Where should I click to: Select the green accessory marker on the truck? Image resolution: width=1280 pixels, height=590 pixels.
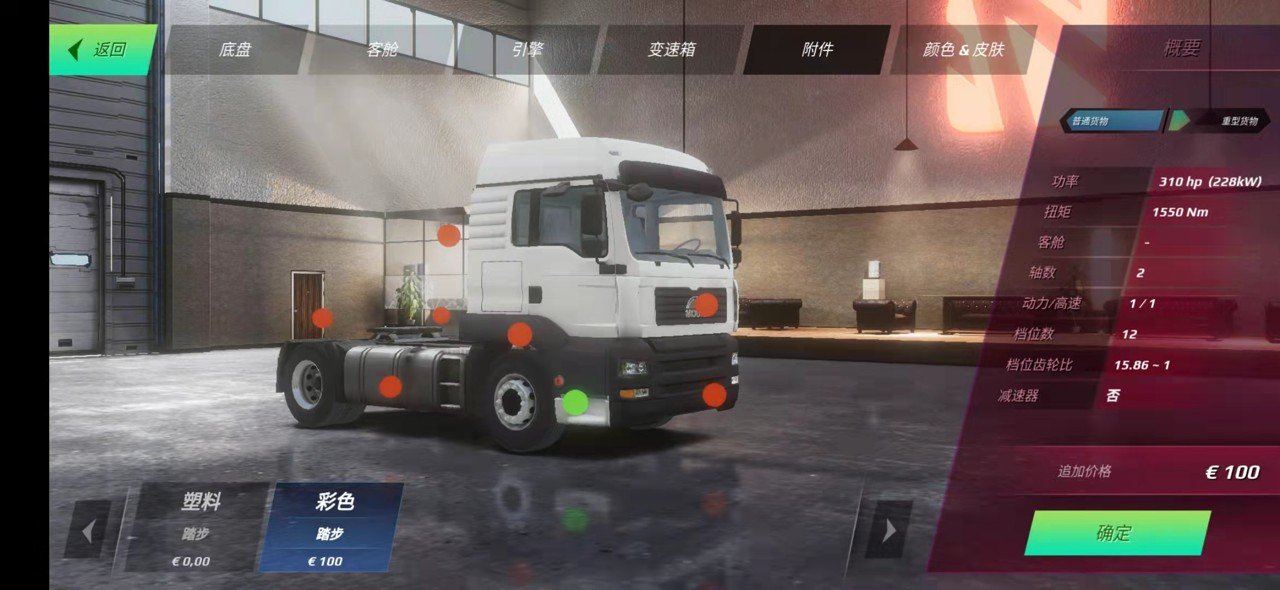pyautogui.click(x=575, y=402)
